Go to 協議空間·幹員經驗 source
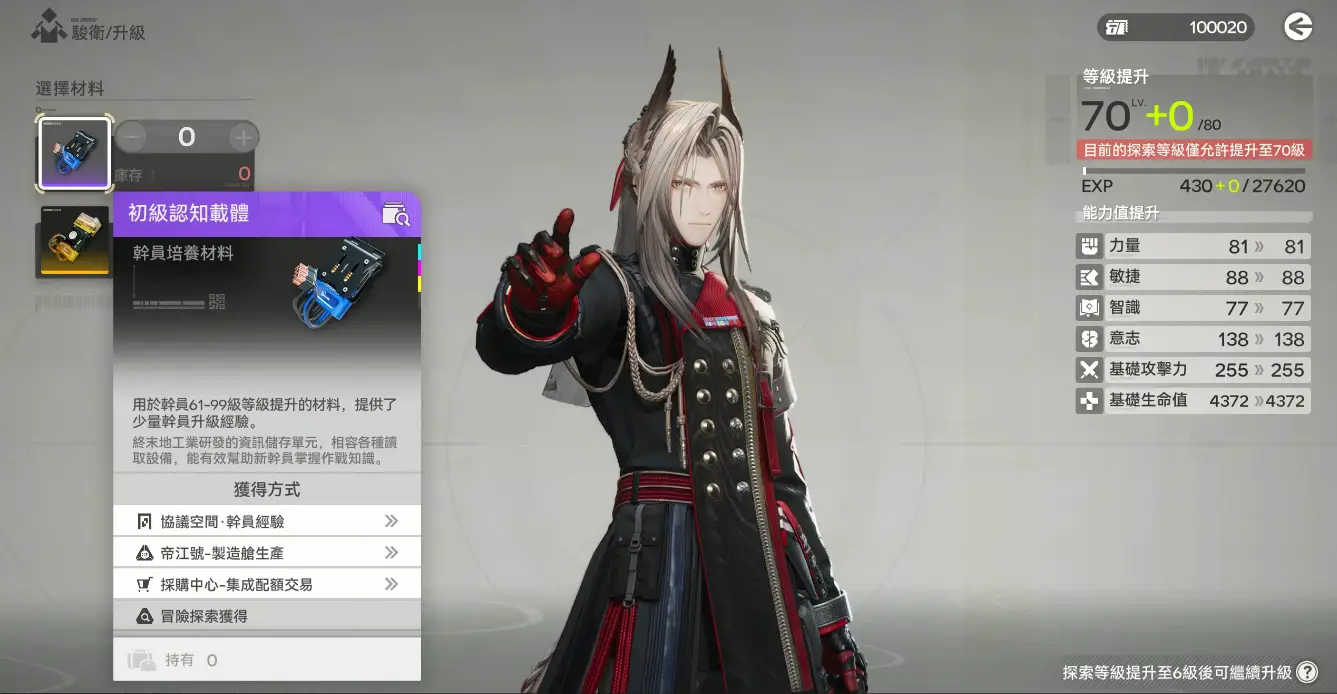The height and width of the screenshot is (694, 1337). pos(267,521)
